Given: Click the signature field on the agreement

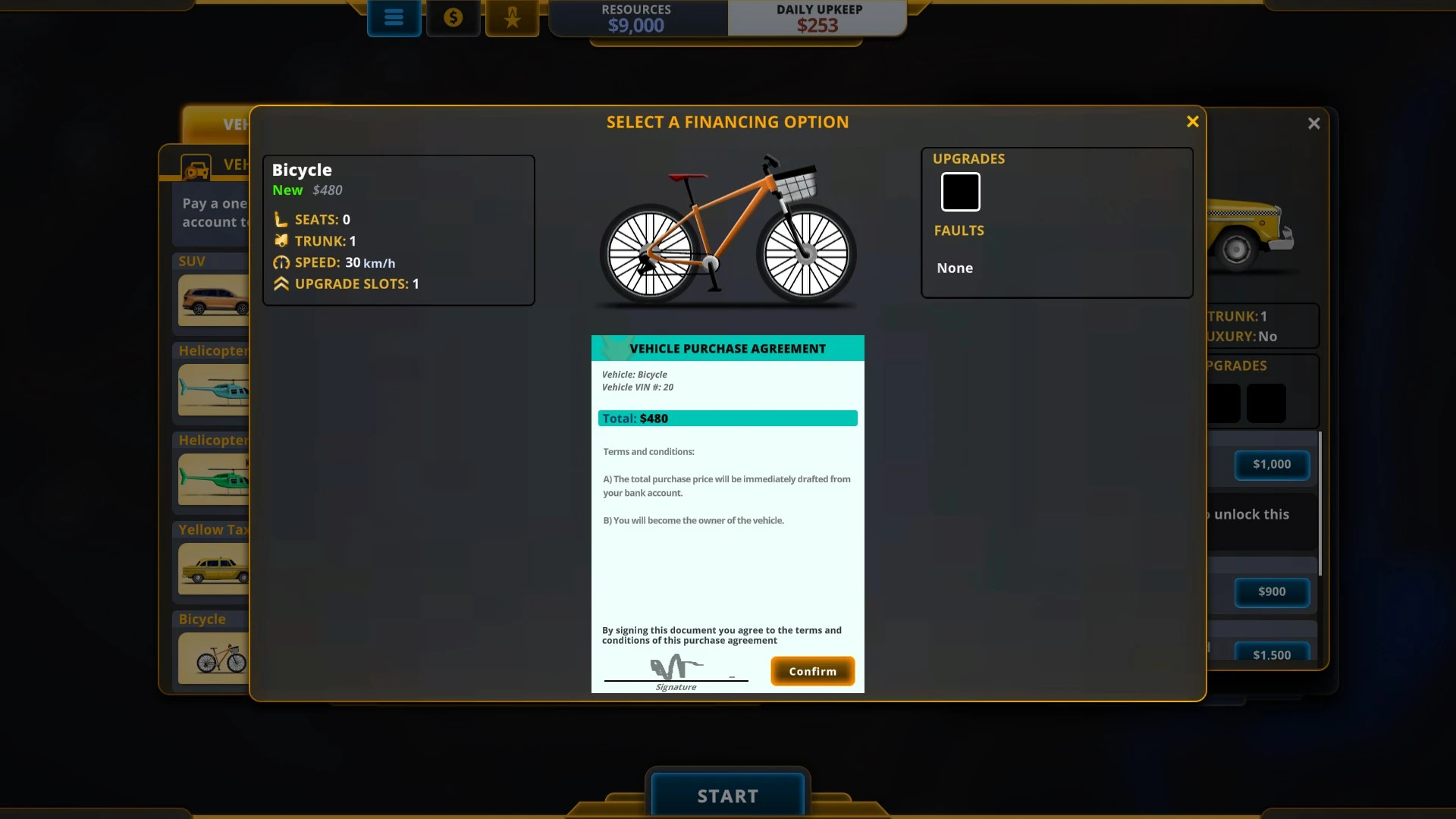Looking at the screenshot, I should pos(676,670).
